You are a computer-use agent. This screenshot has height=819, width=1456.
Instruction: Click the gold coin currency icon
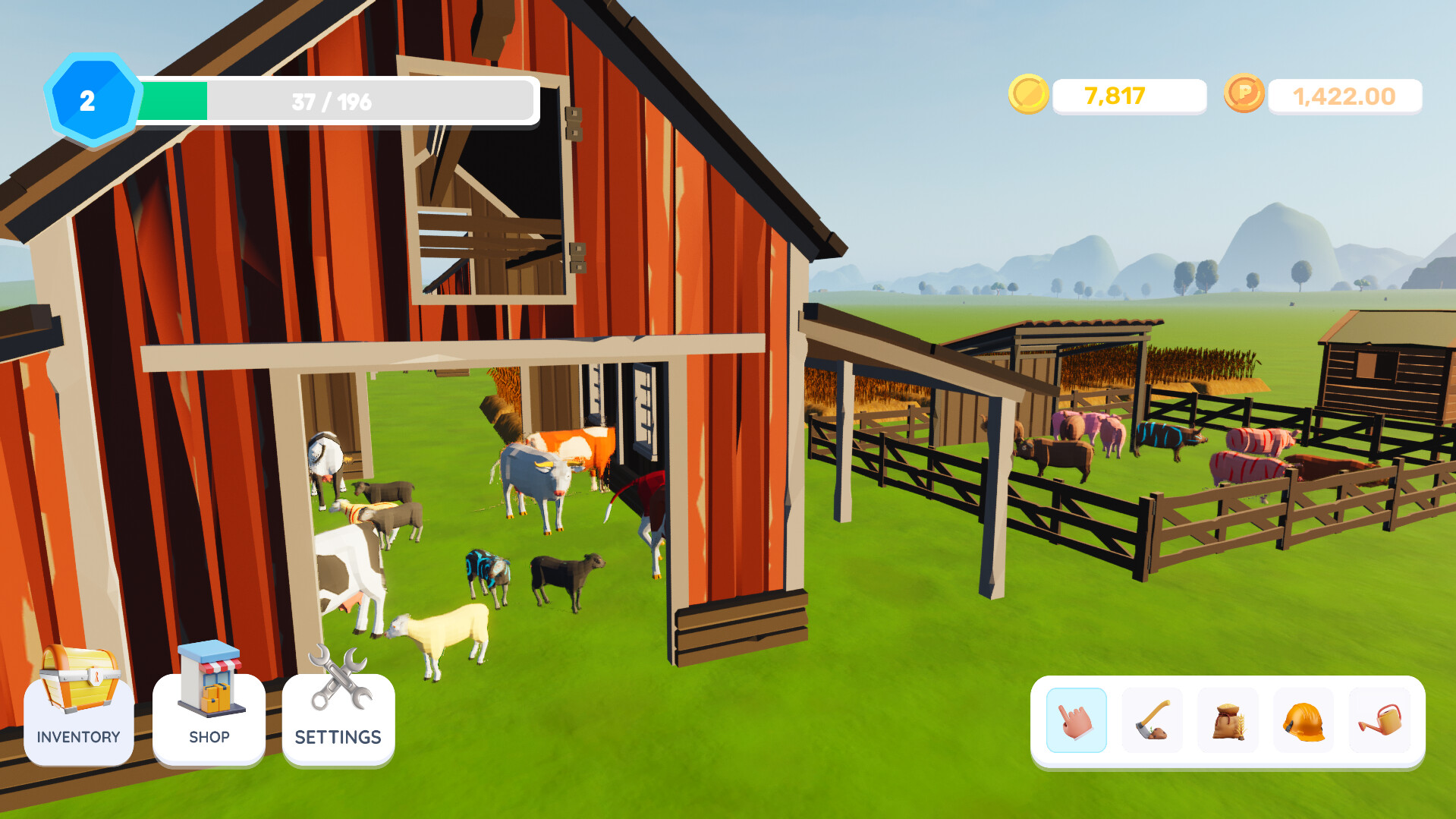[x=1030, y=95]
